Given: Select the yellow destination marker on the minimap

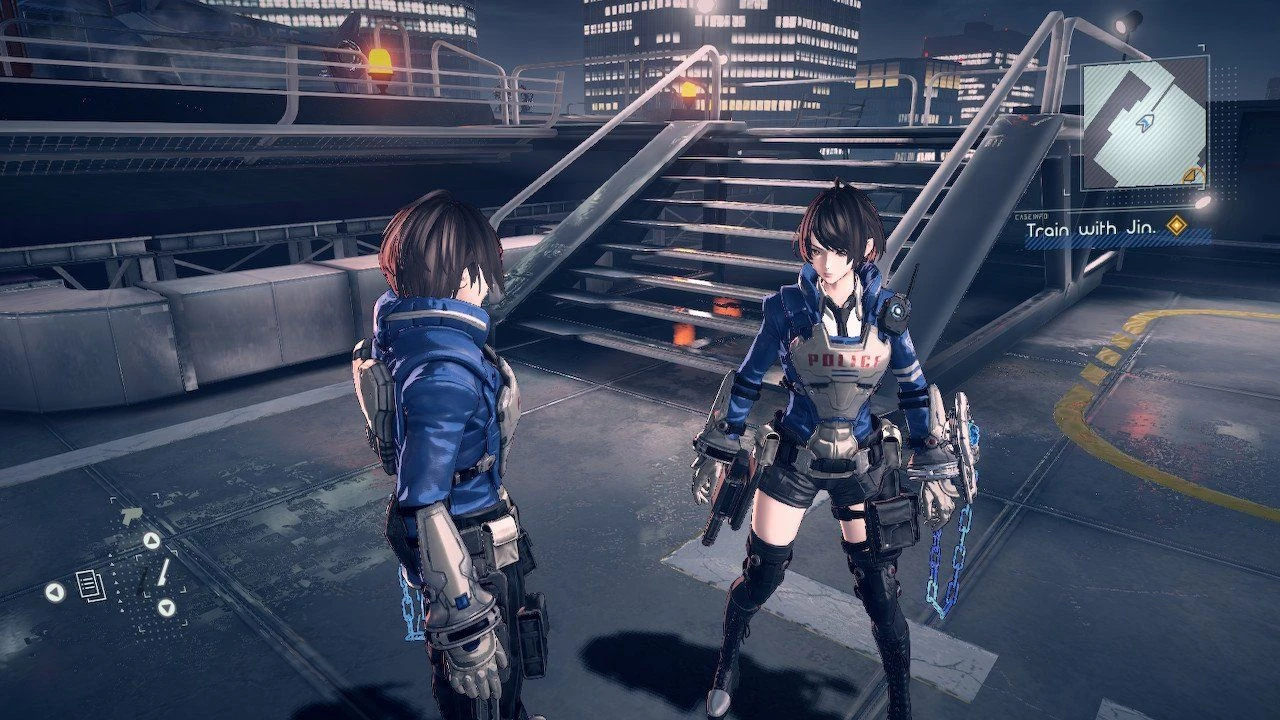Looking at the screenshot, I should [1193, 174].
